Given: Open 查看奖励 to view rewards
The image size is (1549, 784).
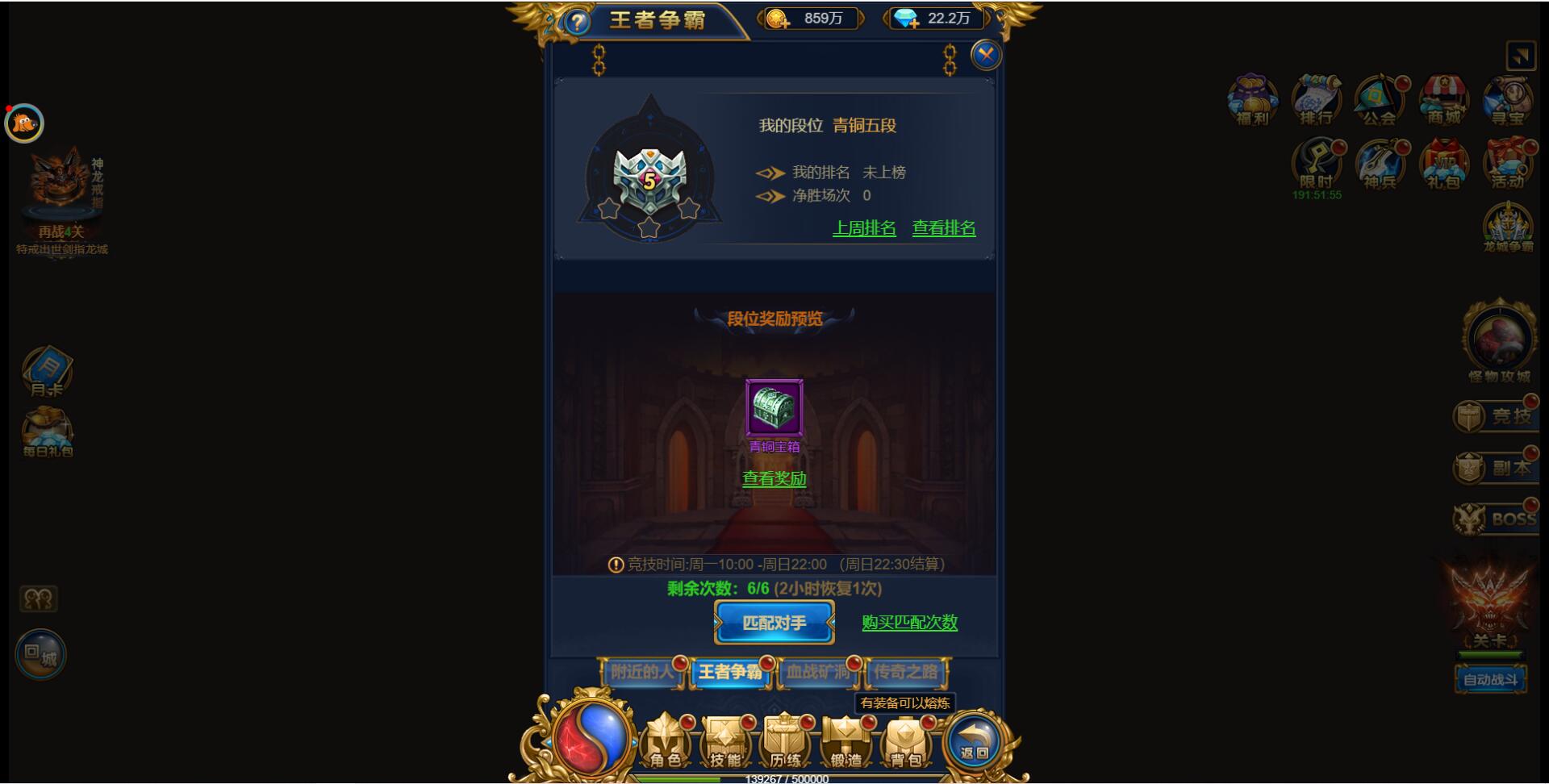Looking at the screenshot, I should (x=774, y=477).
